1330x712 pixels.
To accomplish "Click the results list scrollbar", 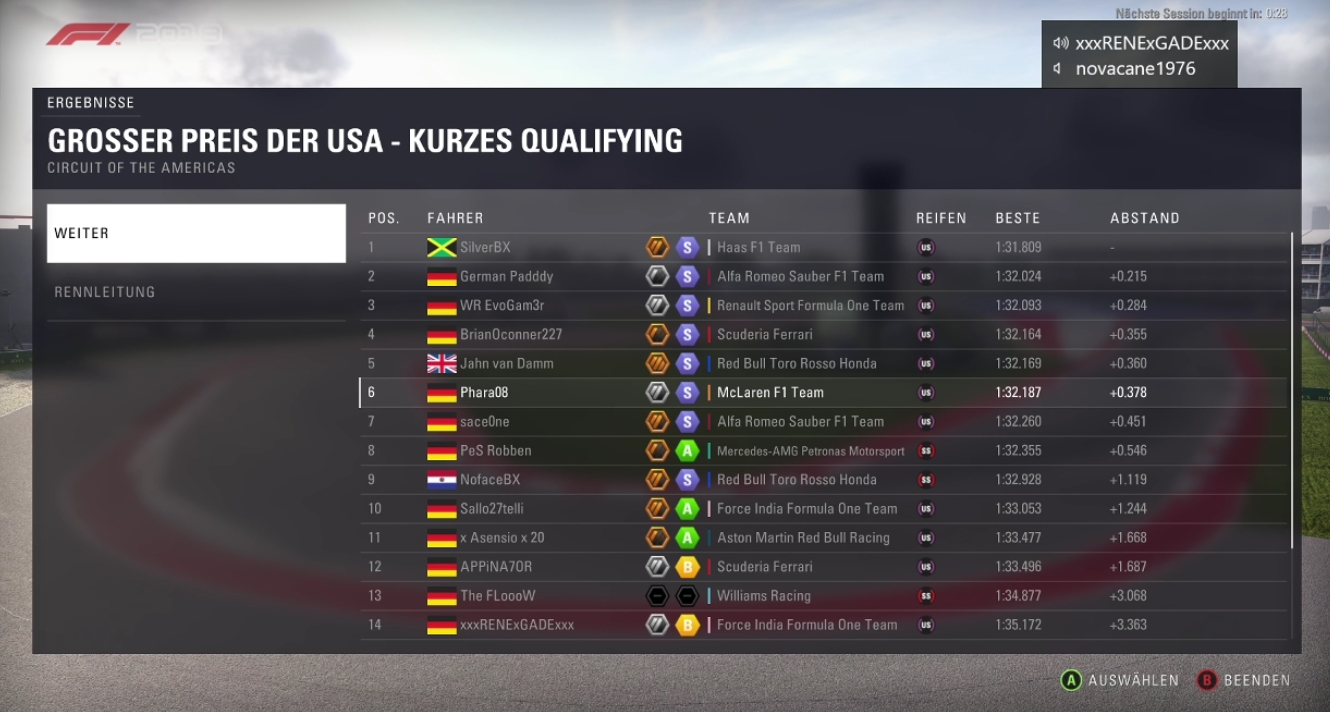I will [1292, 390].
